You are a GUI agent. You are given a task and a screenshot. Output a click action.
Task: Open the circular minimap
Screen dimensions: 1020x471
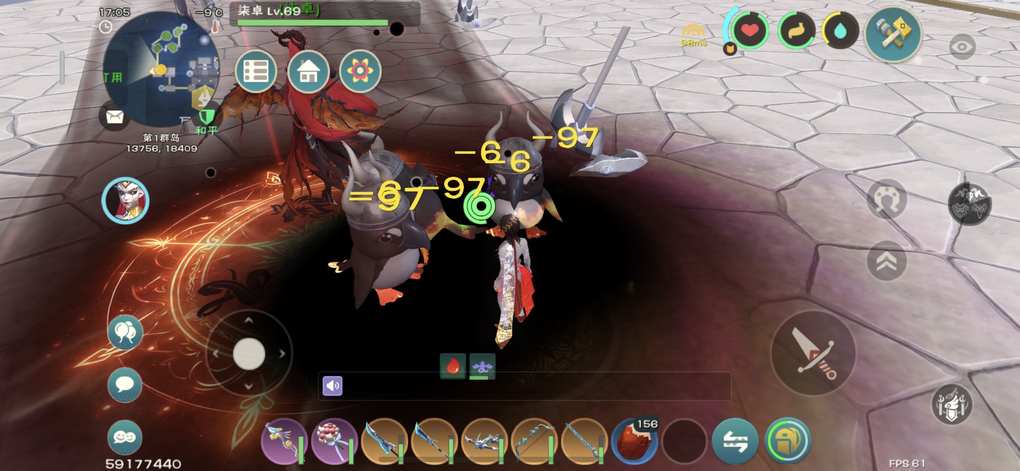(x=160, y=68)
